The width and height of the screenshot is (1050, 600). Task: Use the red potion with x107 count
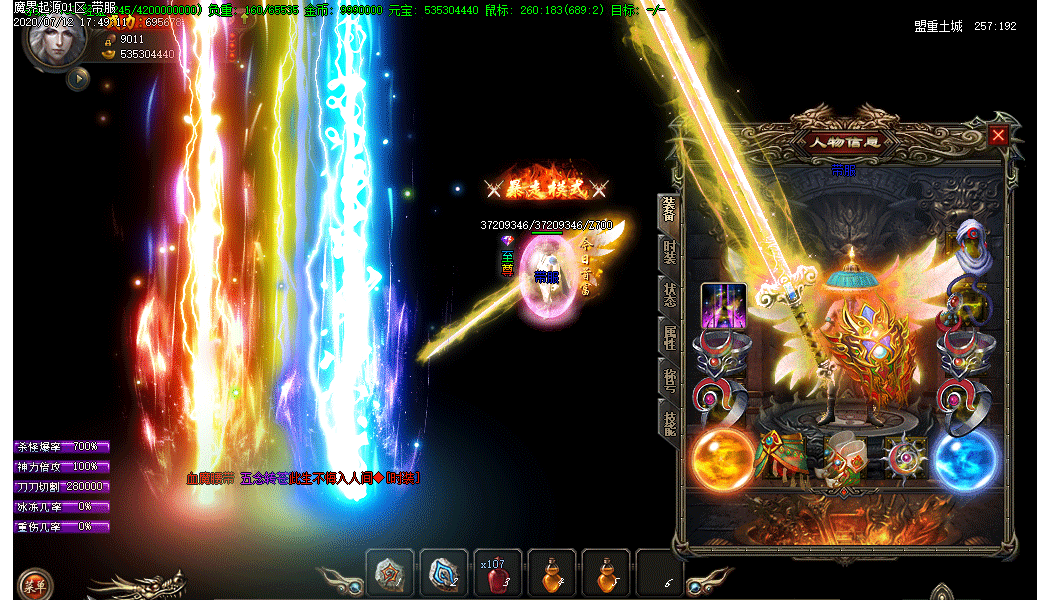pyautogui.click(x=497, y=575)
